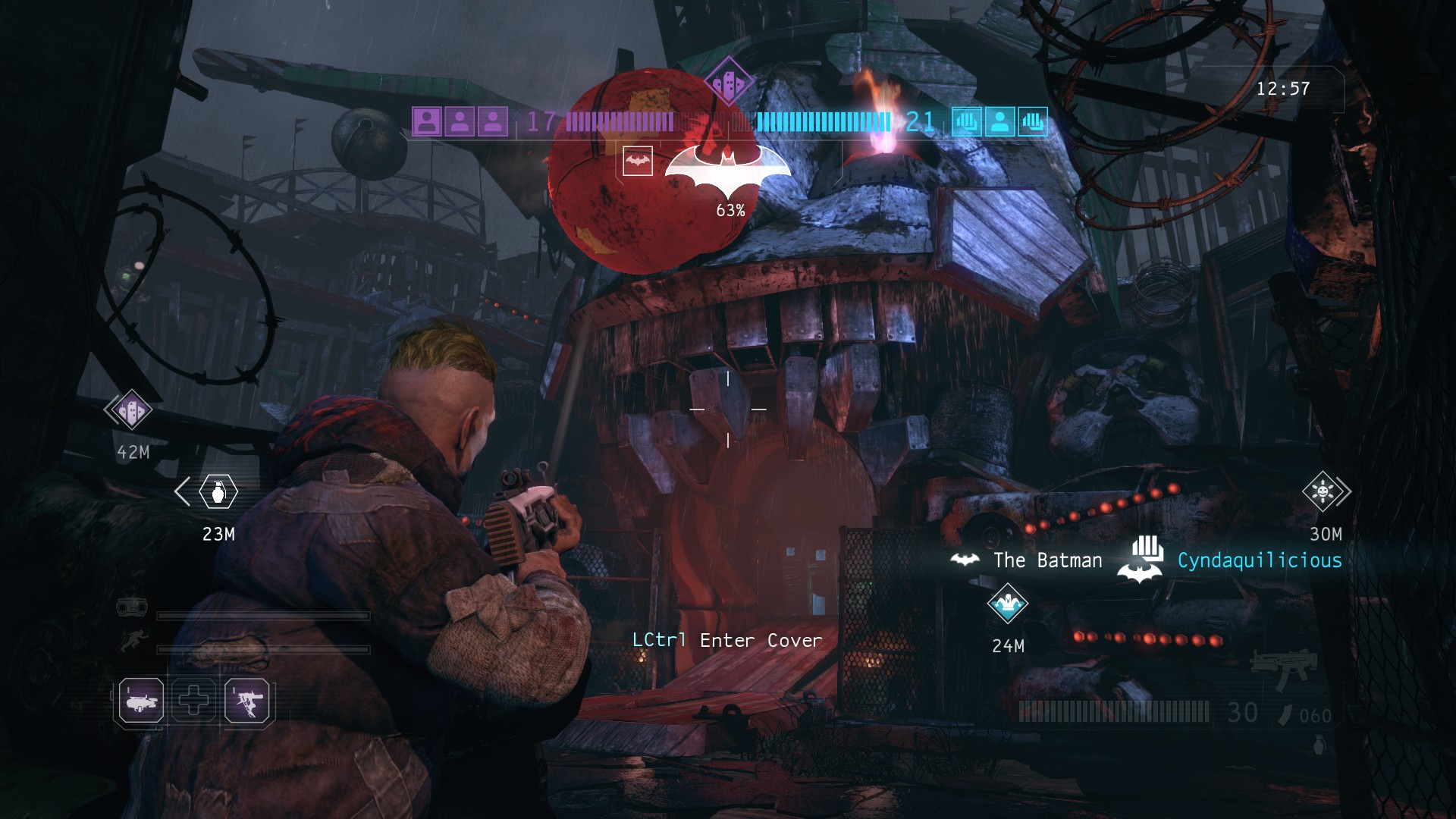This screenshot has width=1456, height=819.
Task: Click the grenade waypoint marker
Action: (x=218, y=492)
